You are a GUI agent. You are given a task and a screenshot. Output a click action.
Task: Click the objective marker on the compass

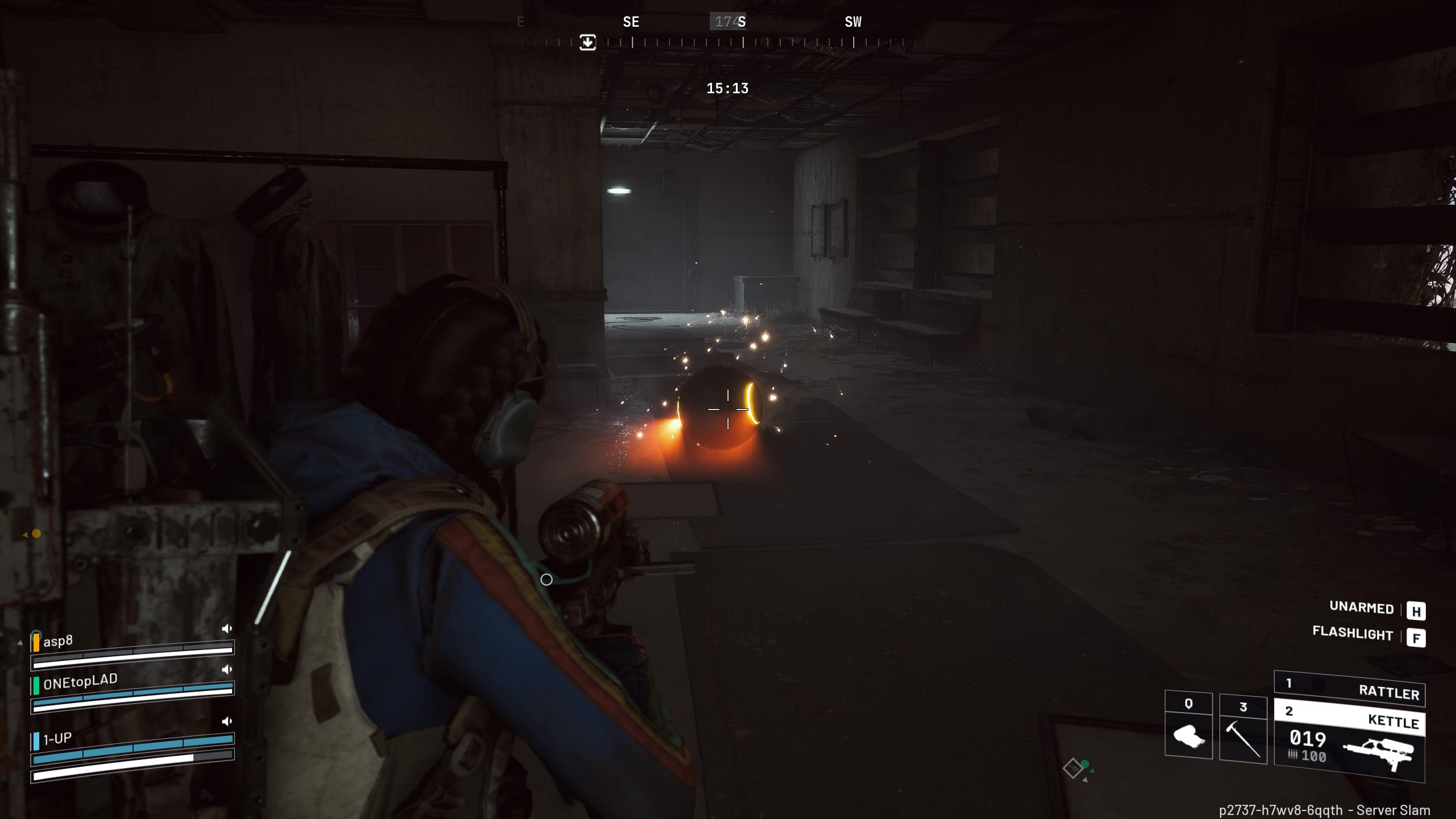coord(589,42)
